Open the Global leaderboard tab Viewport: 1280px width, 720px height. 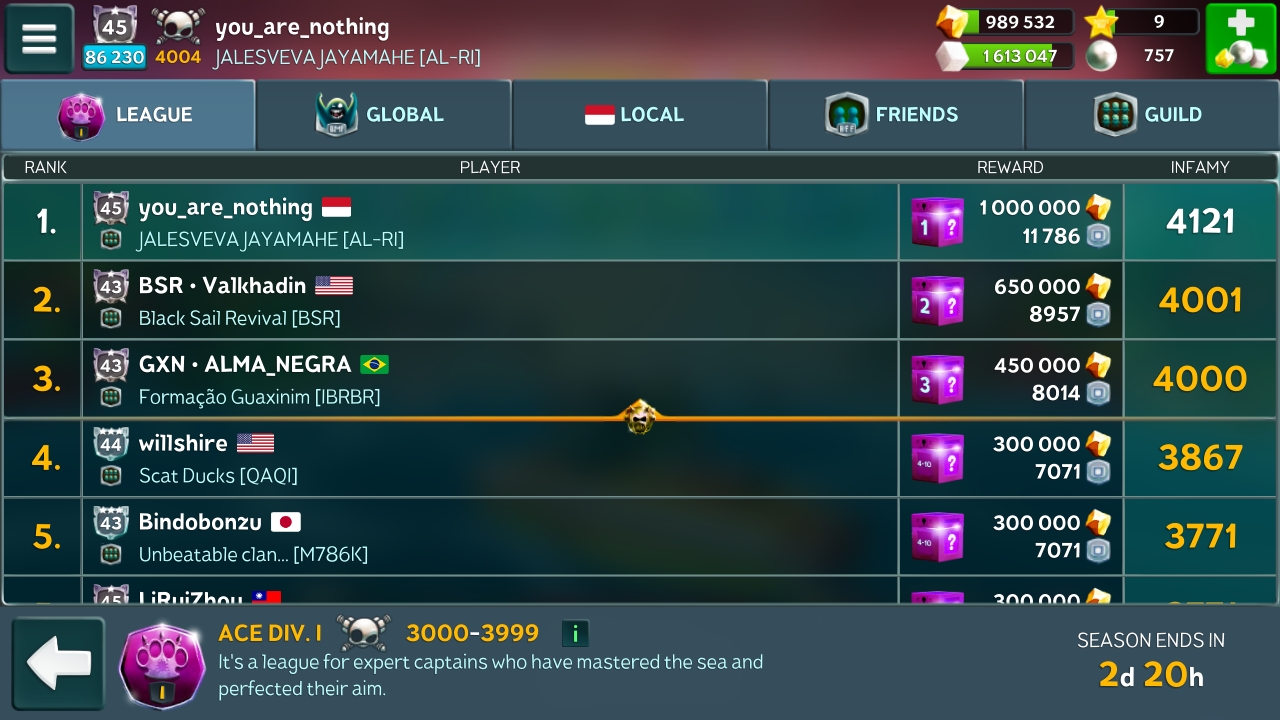click(x=384, y=115)
